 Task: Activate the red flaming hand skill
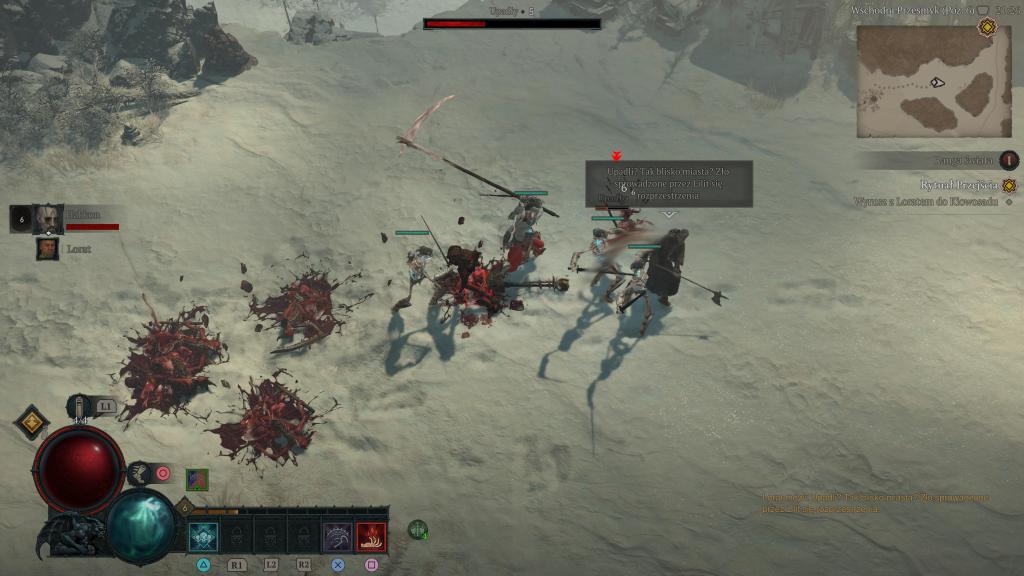pos(371,537)
